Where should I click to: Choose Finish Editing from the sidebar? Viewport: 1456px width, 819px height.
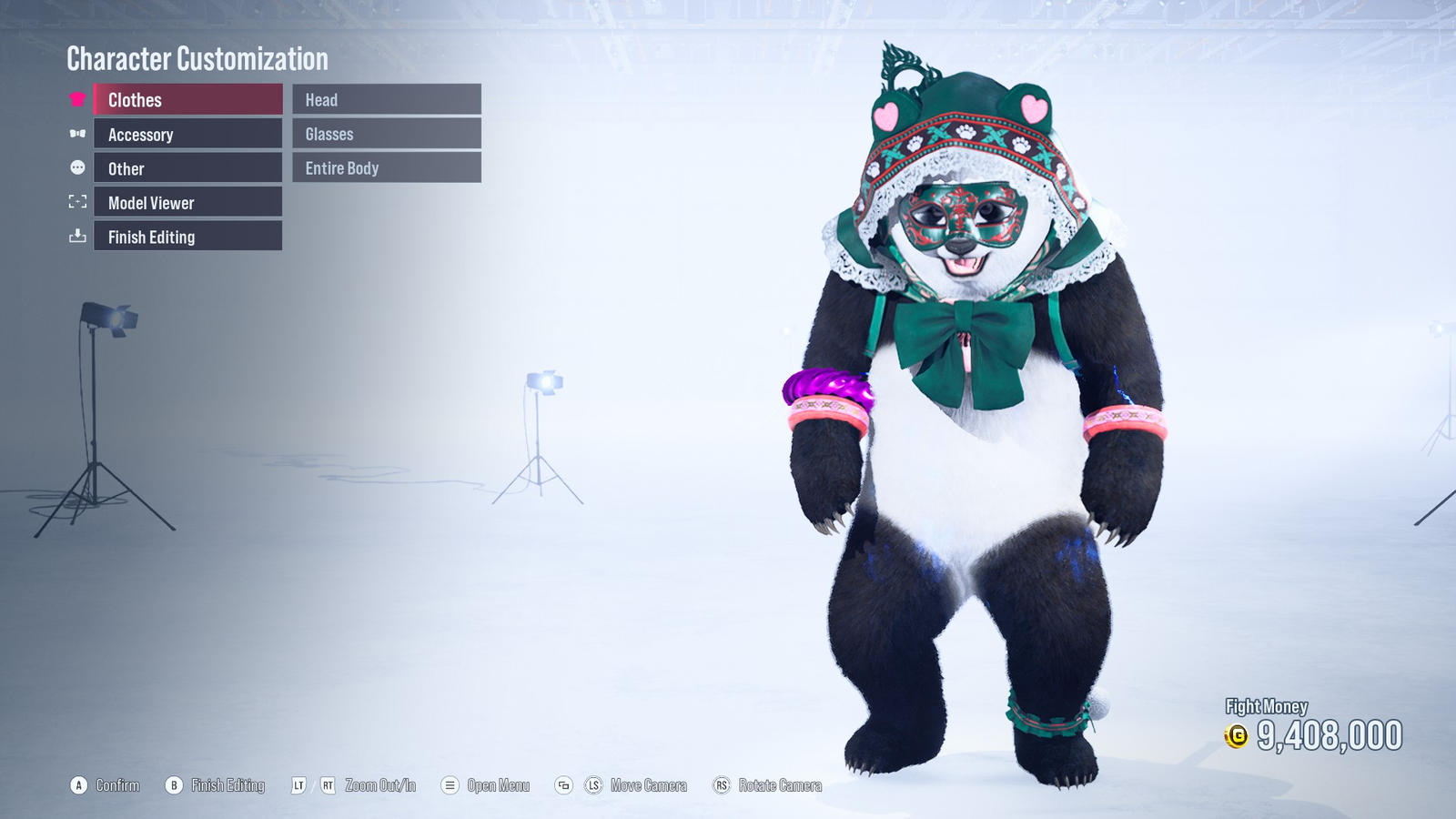187,237
